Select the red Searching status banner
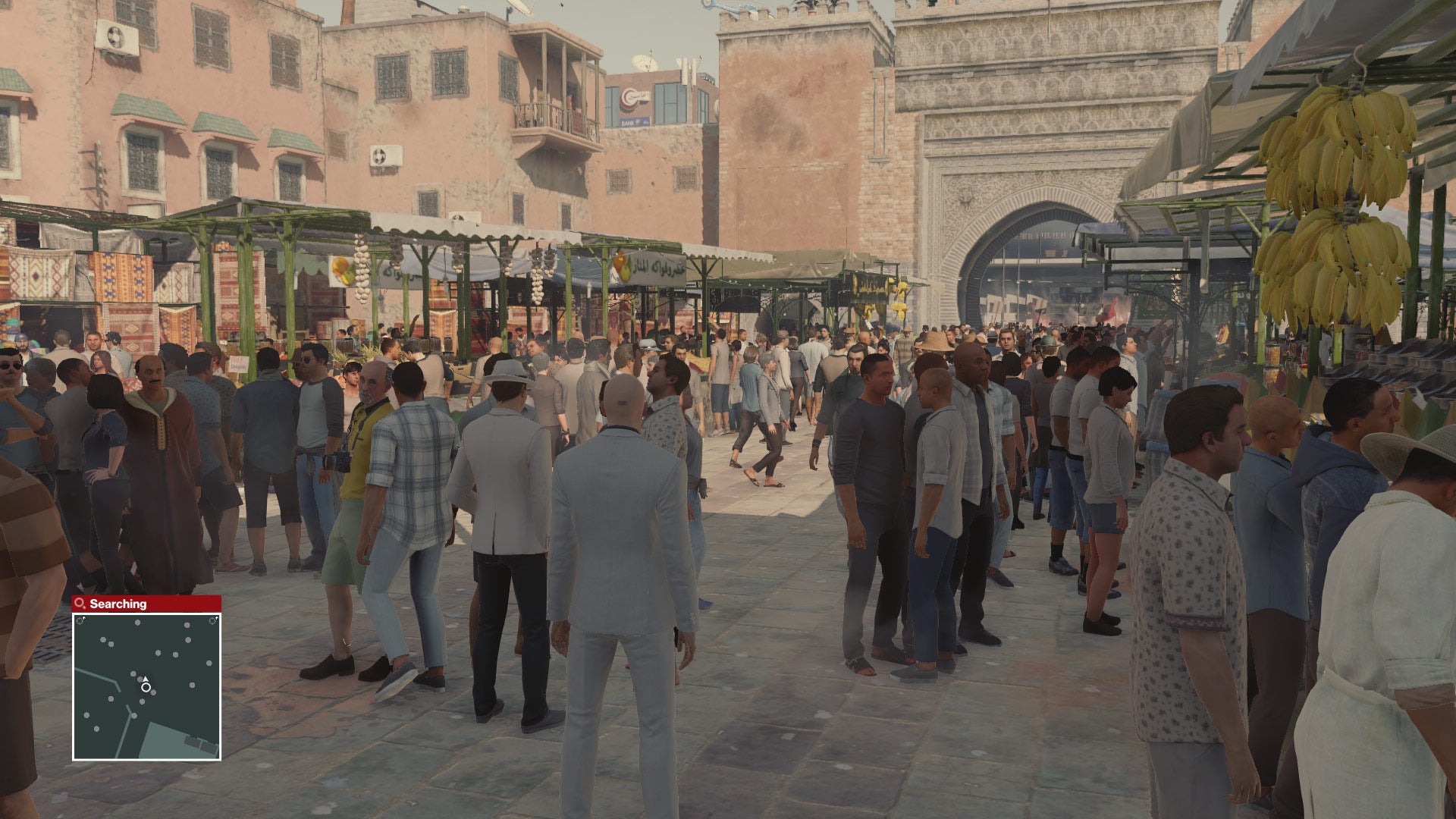The image size is (1456, 819). point(146,604)
